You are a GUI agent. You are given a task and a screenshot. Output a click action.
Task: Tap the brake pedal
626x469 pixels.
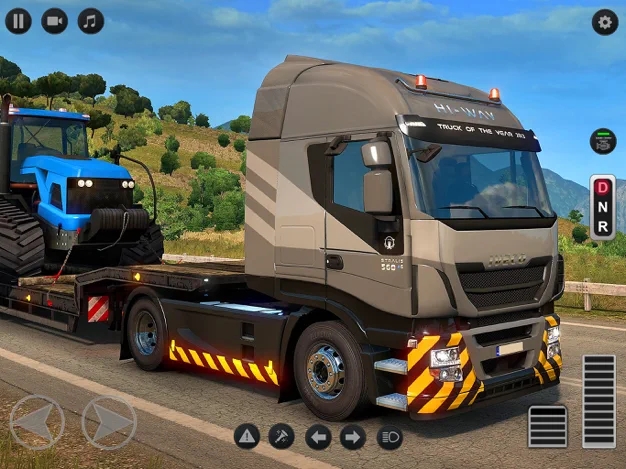coord(547,426)
